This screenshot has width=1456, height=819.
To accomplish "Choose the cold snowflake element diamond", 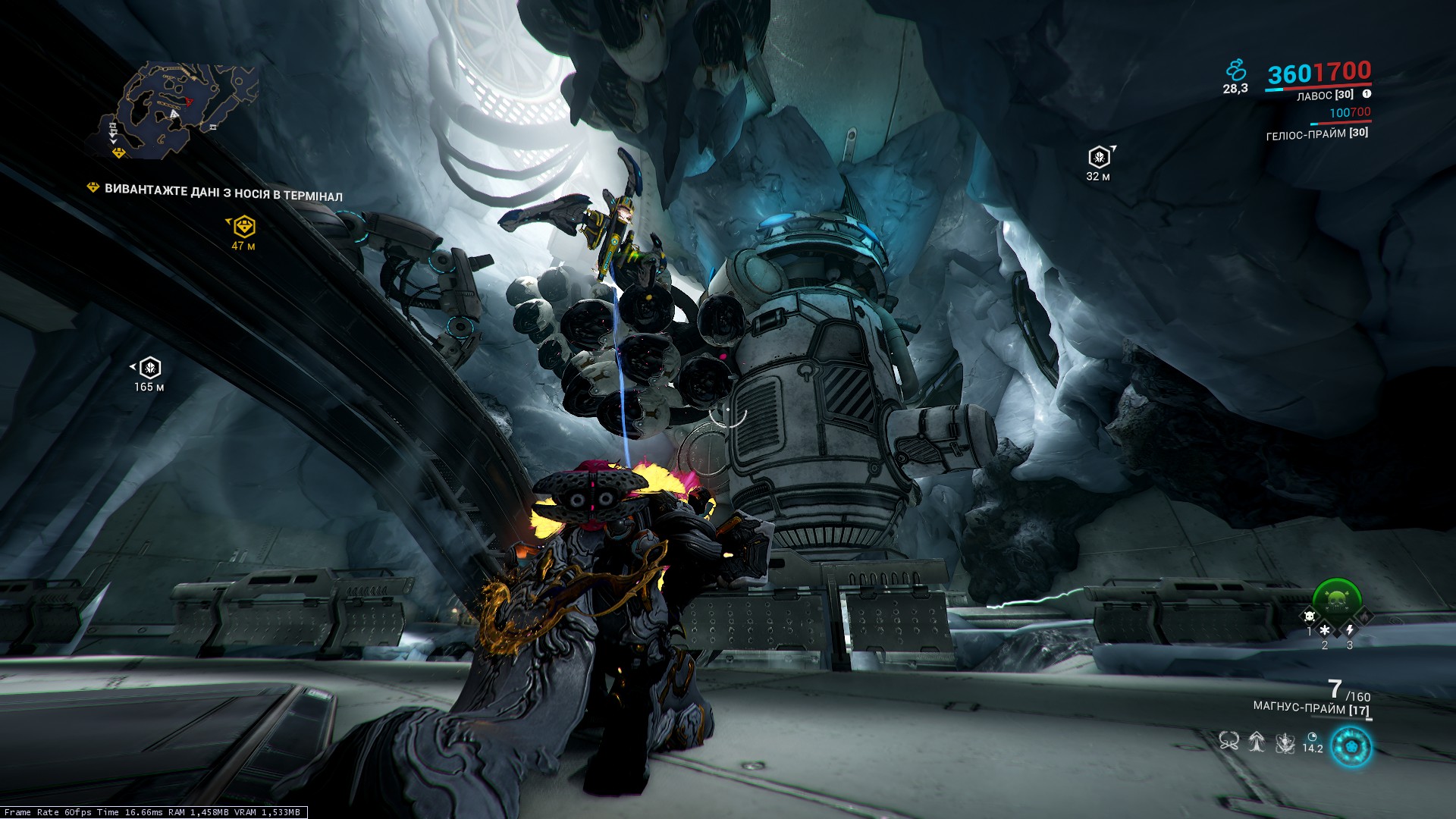I will (1325, 630).
